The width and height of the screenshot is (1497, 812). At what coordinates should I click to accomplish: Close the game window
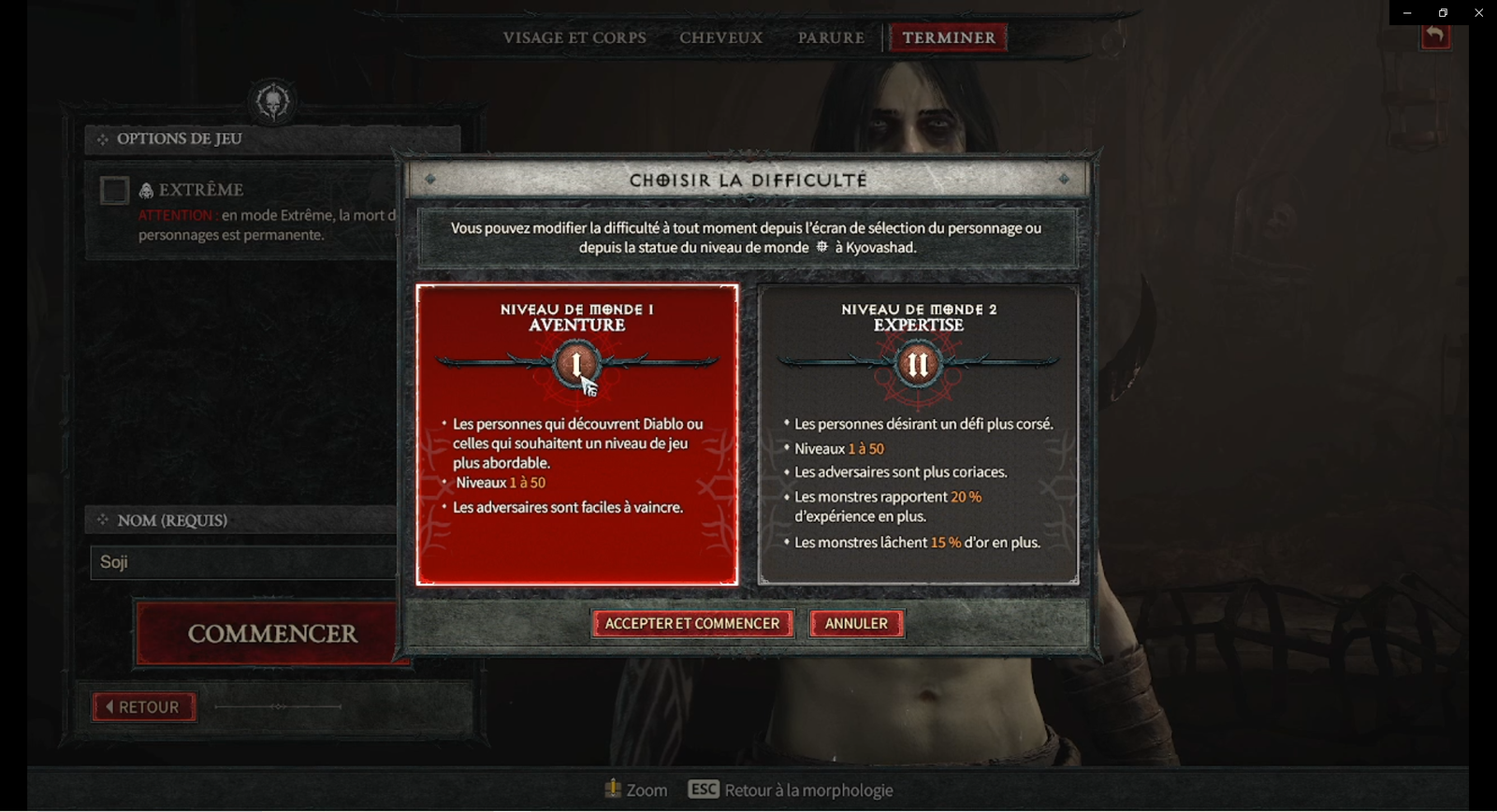[x=1478, y=13]
